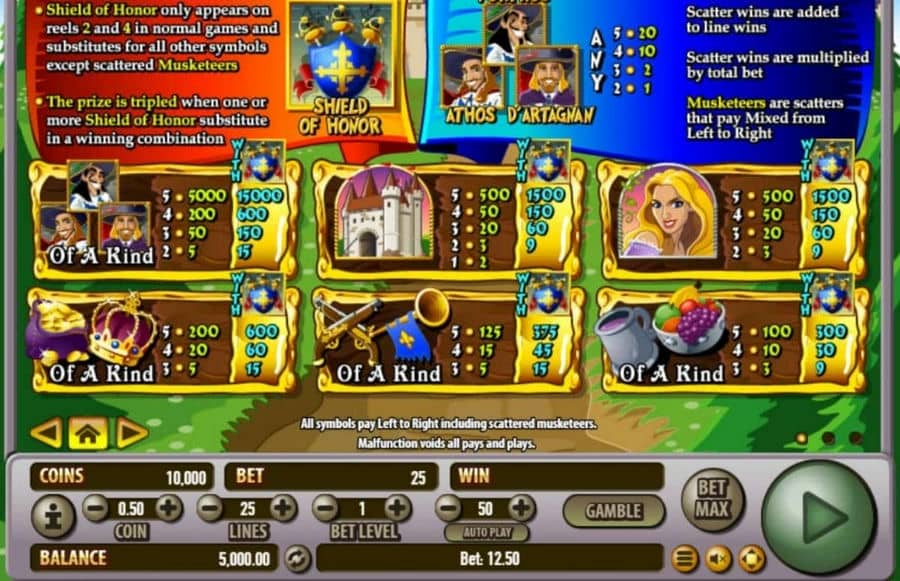Open the info button with the i icon
Image resolution: width=900 pixels, height=581 pixels.
pos(52,515)
